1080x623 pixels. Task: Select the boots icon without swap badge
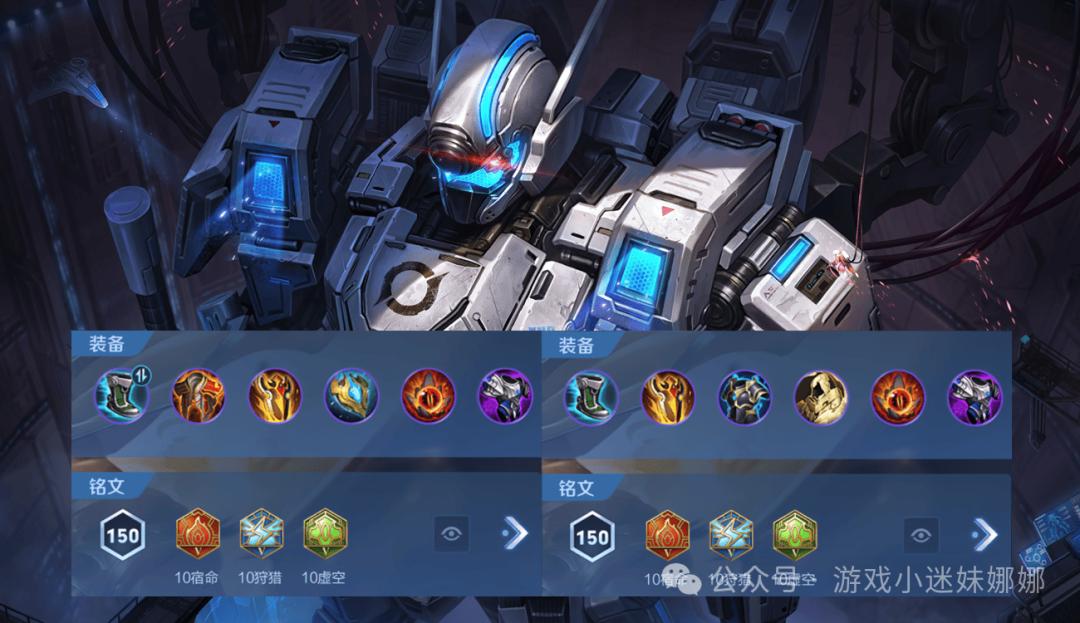click(x=592, y=396)
